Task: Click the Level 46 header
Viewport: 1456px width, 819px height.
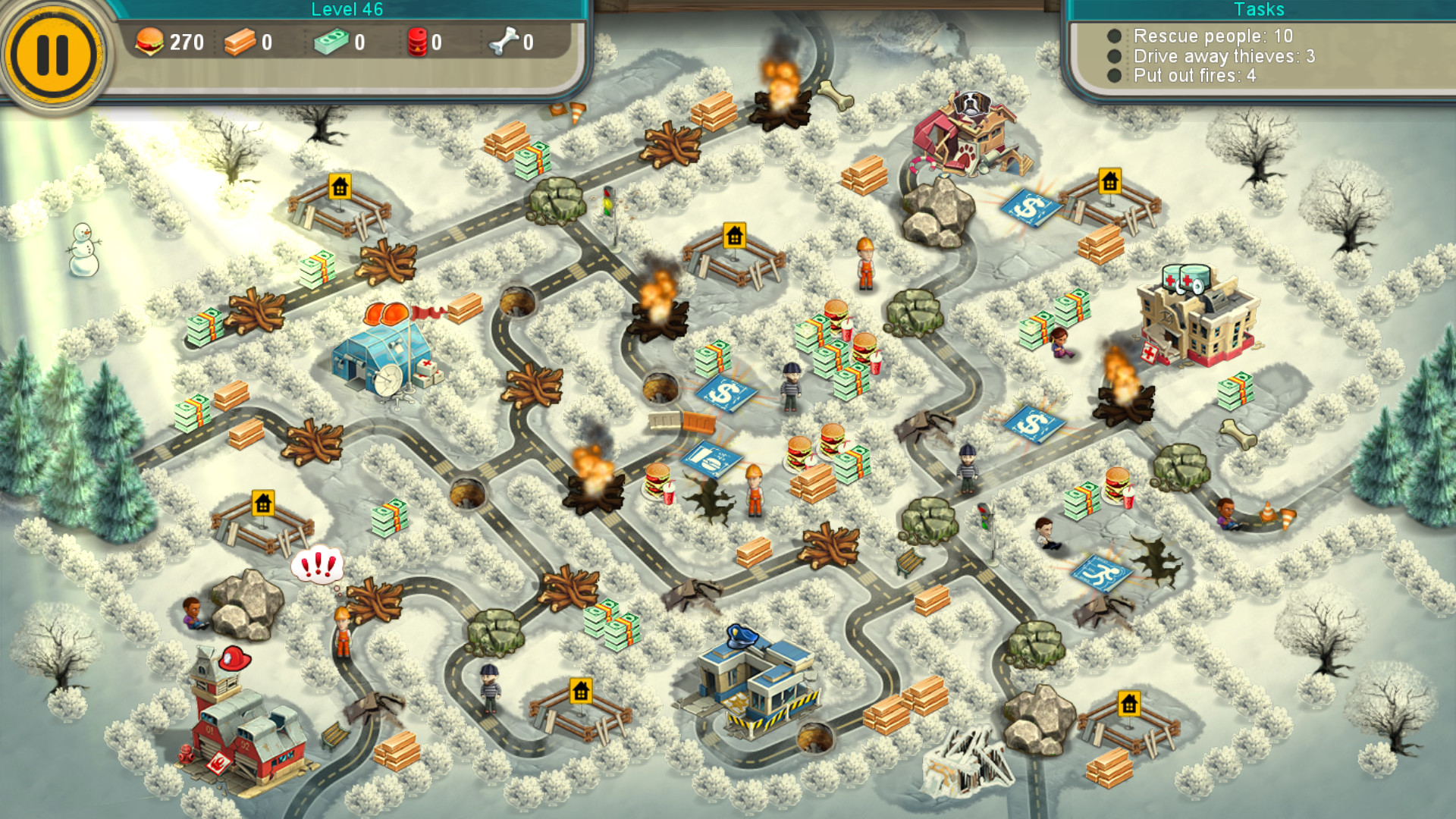Action: (x=348, y=9)
